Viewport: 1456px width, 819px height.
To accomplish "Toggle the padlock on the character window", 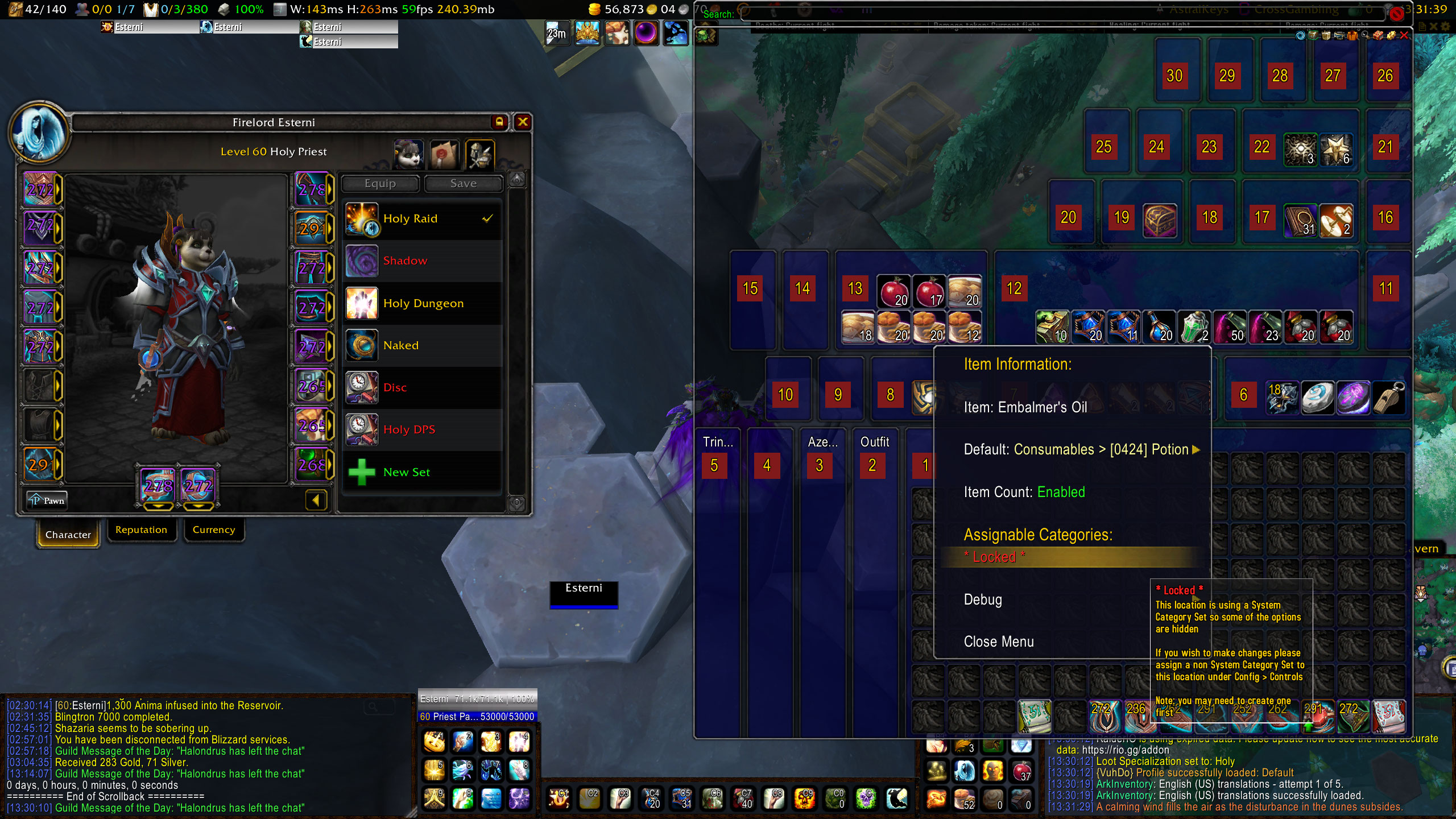I will [498, 122].
